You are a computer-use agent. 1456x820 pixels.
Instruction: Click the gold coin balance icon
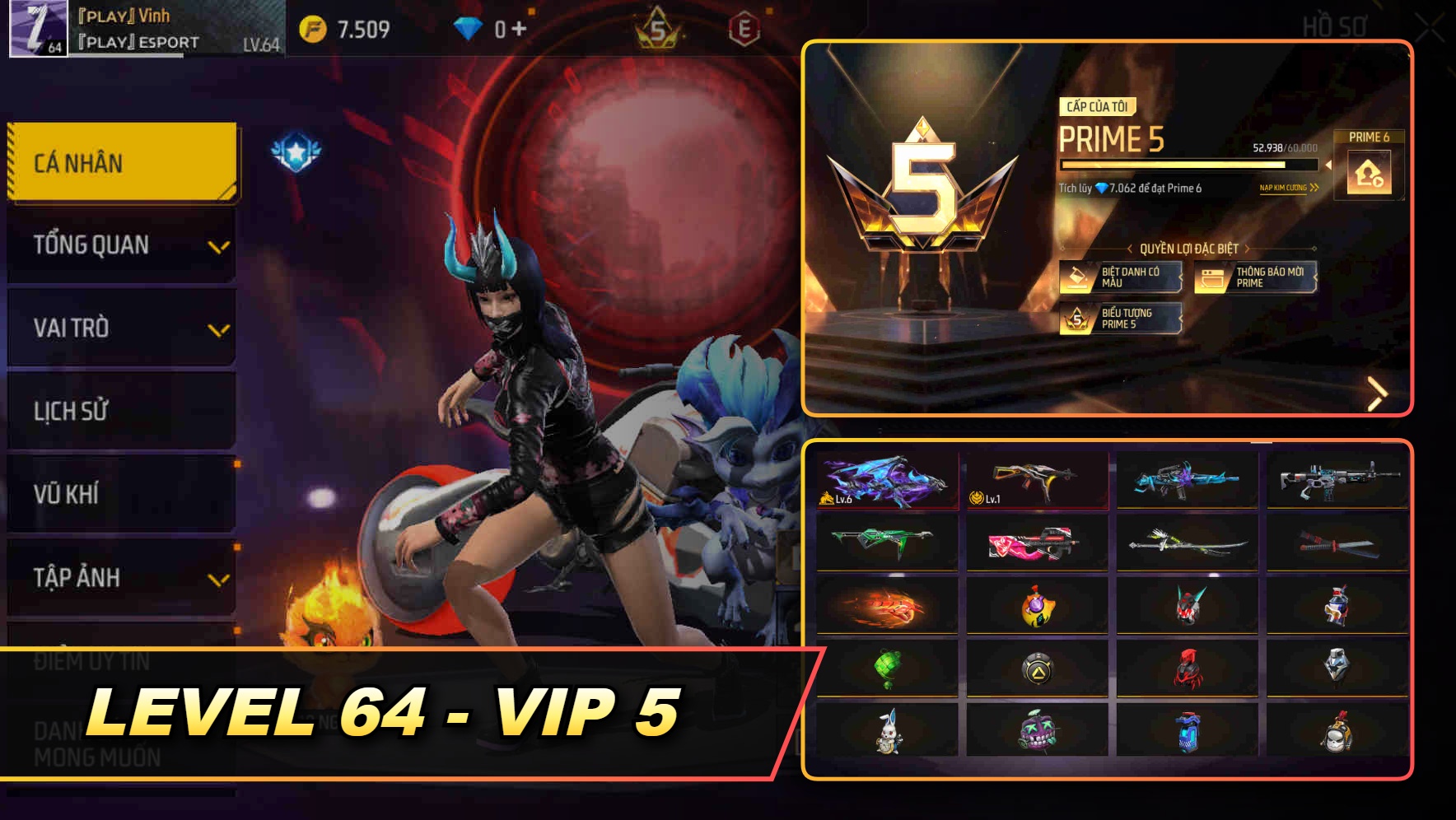pos(312,27)
